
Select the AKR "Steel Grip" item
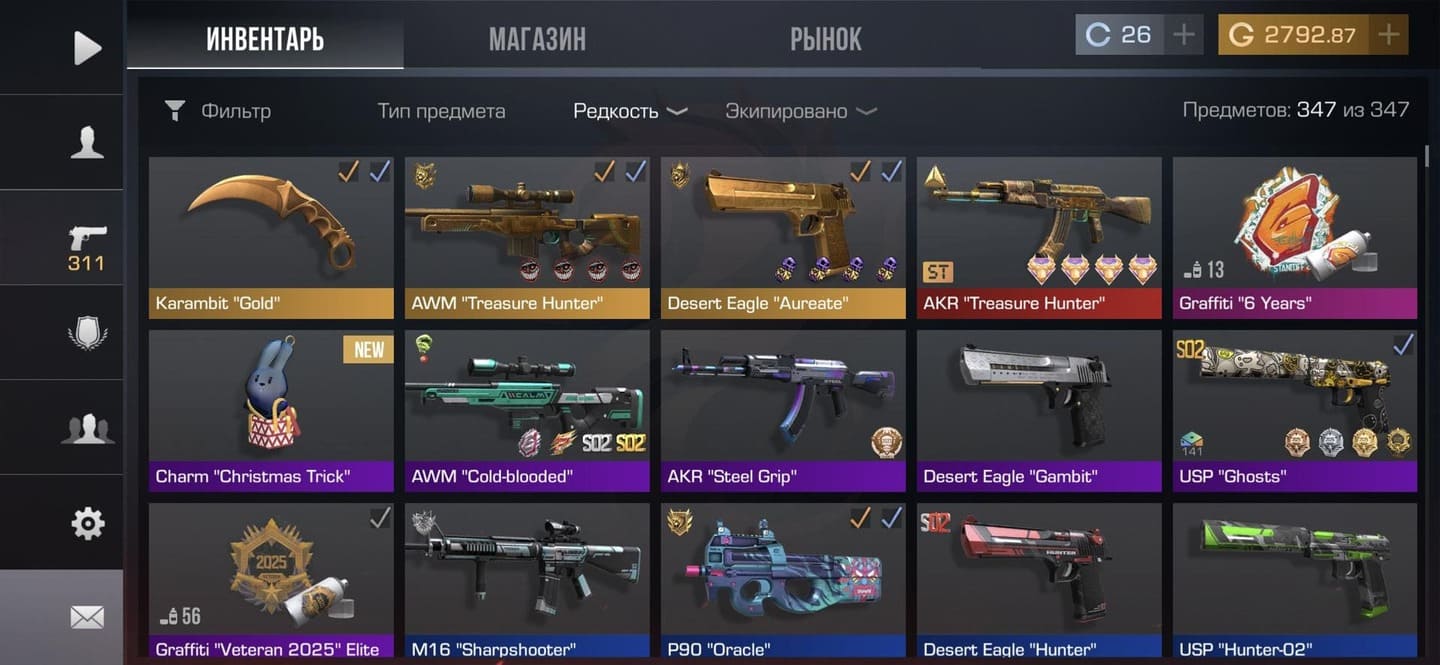[x=783, y=410]
